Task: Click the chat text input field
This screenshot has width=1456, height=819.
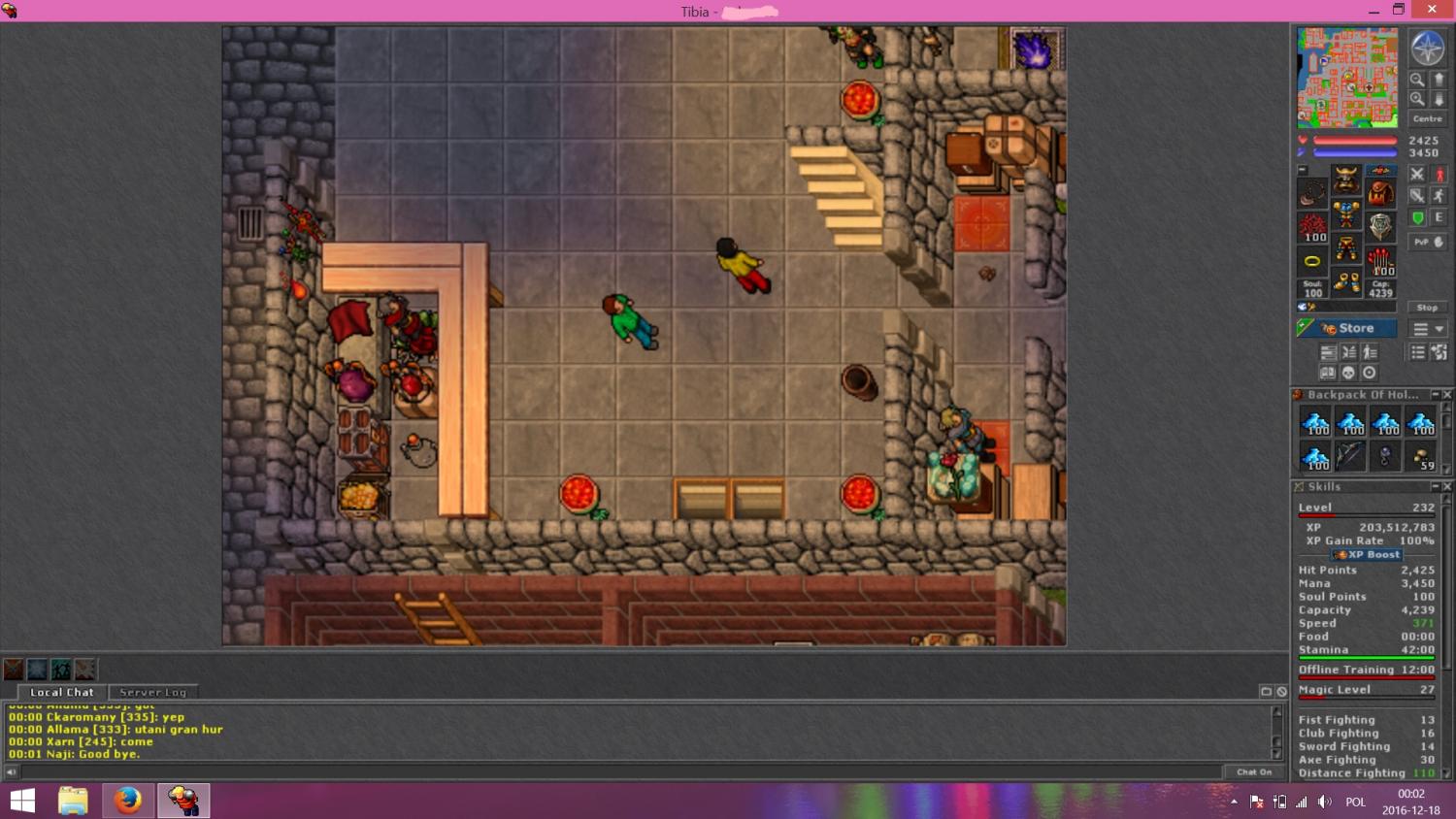Action: 621,772
